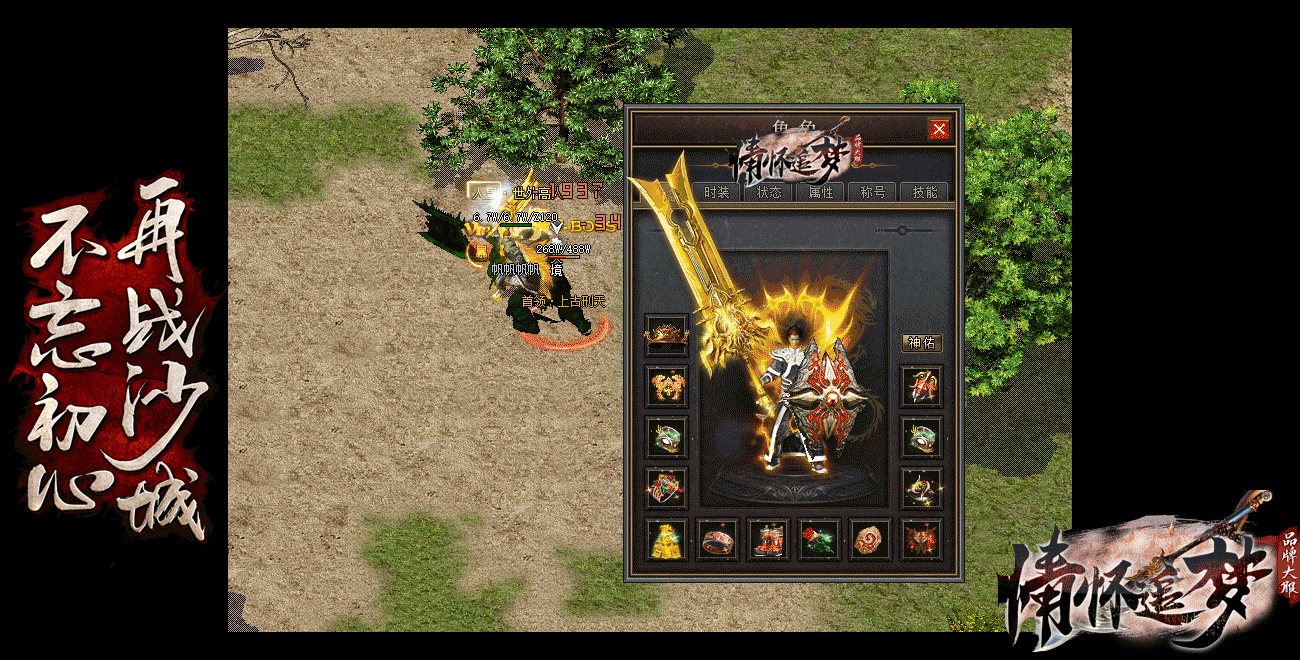Select the red demon mask slot

coord(922,539)
